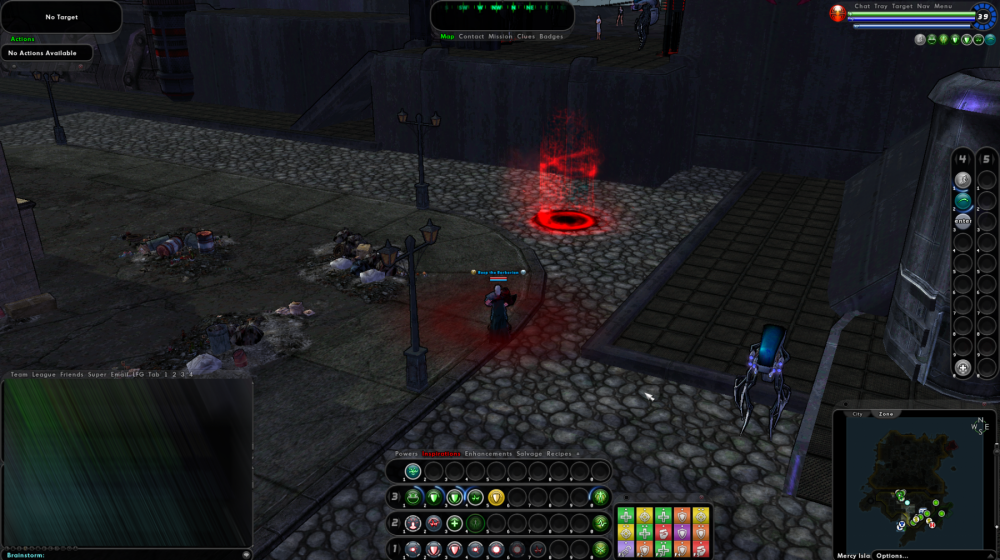View the Badges list
The width and height of the screenshot is (1000, 560).
click(551, 37)
